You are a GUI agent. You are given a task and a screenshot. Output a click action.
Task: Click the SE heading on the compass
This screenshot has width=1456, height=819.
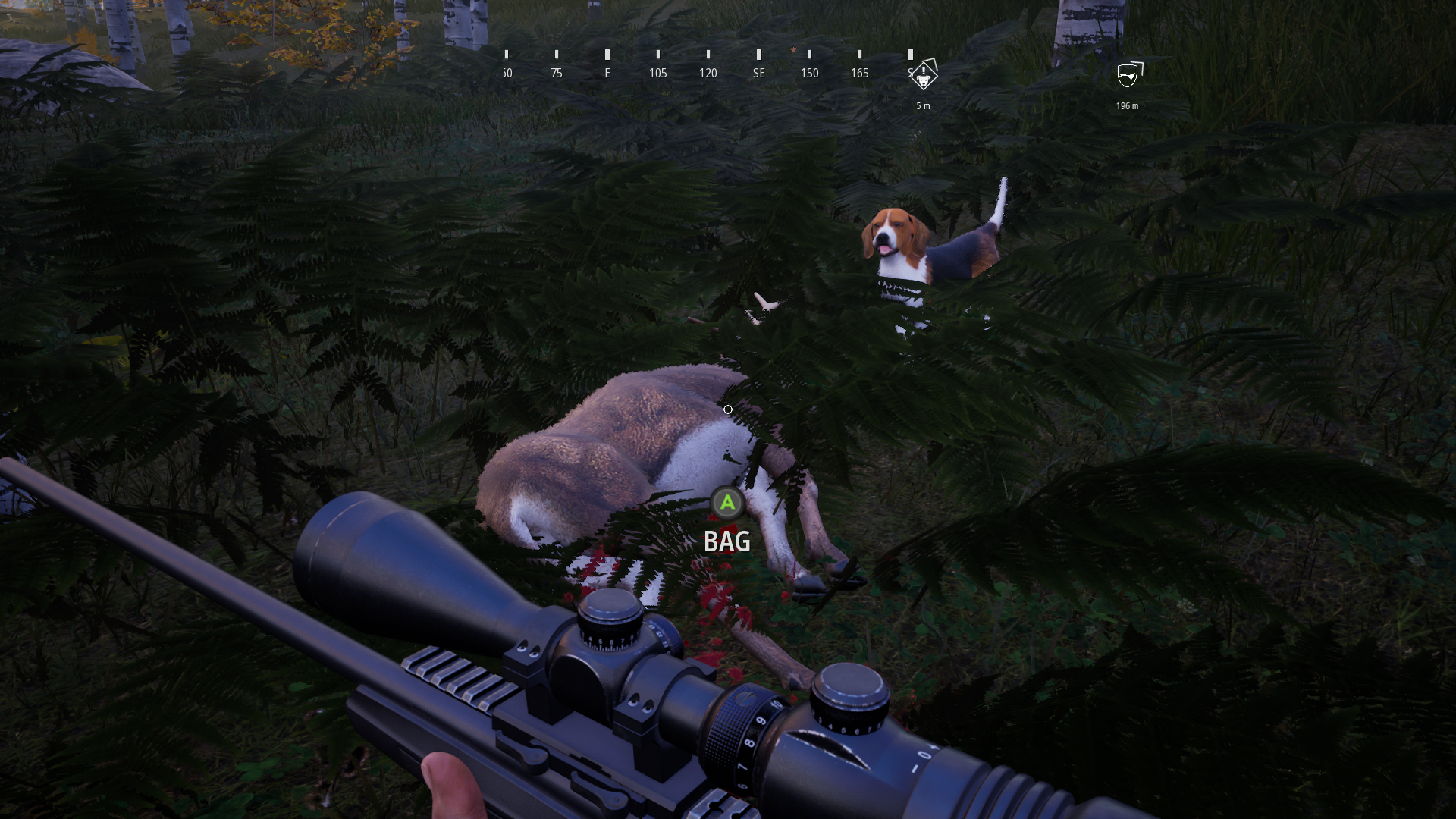coord(758,73)
